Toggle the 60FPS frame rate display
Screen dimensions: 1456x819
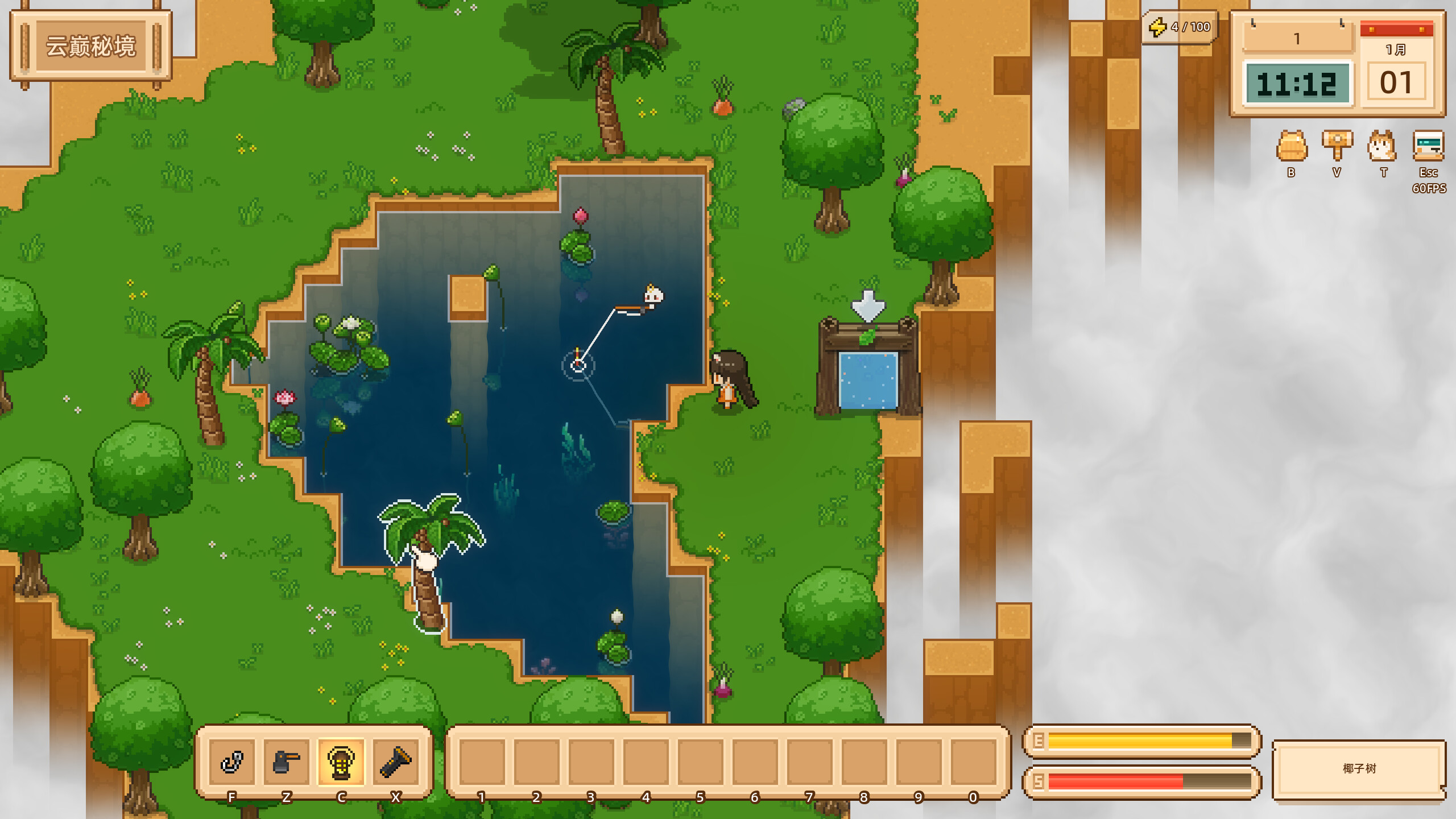point(1429,188)
